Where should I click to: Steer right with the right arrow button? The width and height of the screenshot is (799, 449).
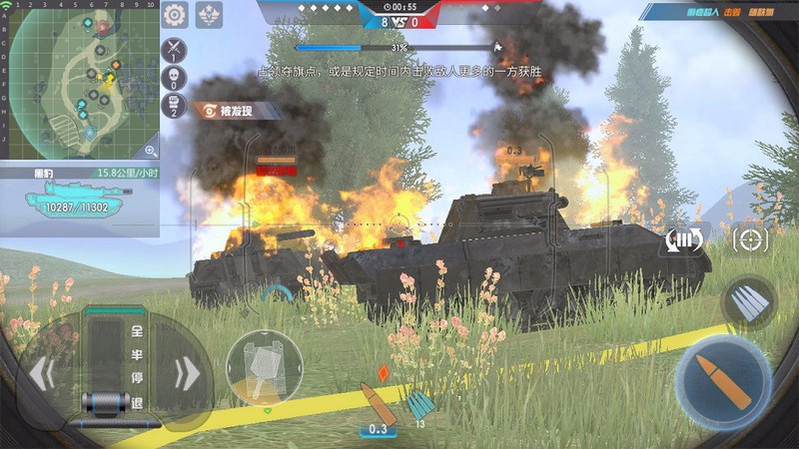[187, 373]
